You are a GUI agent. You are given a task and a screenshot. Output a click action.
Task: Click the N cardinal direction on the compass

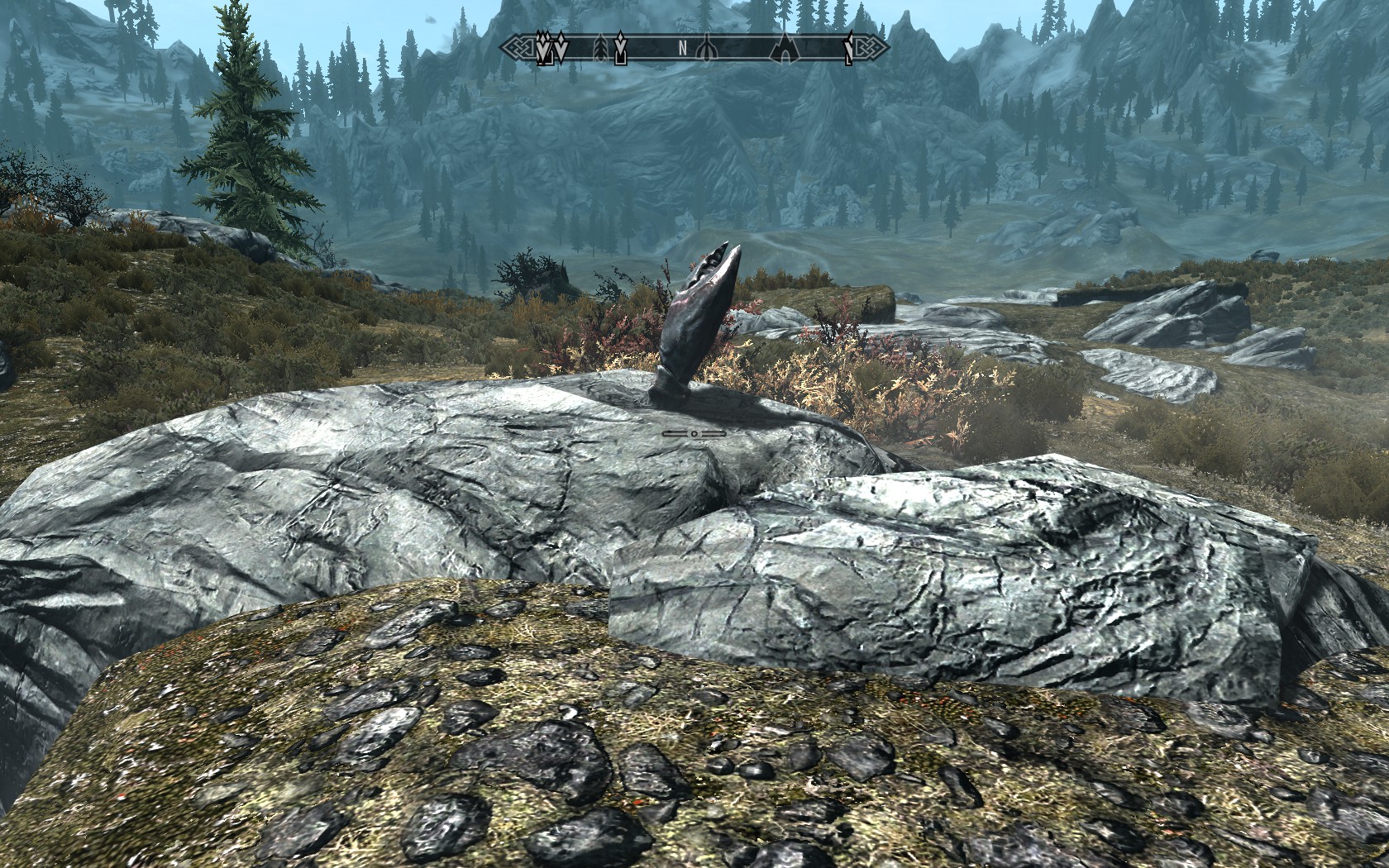click(x=683, y=47)
